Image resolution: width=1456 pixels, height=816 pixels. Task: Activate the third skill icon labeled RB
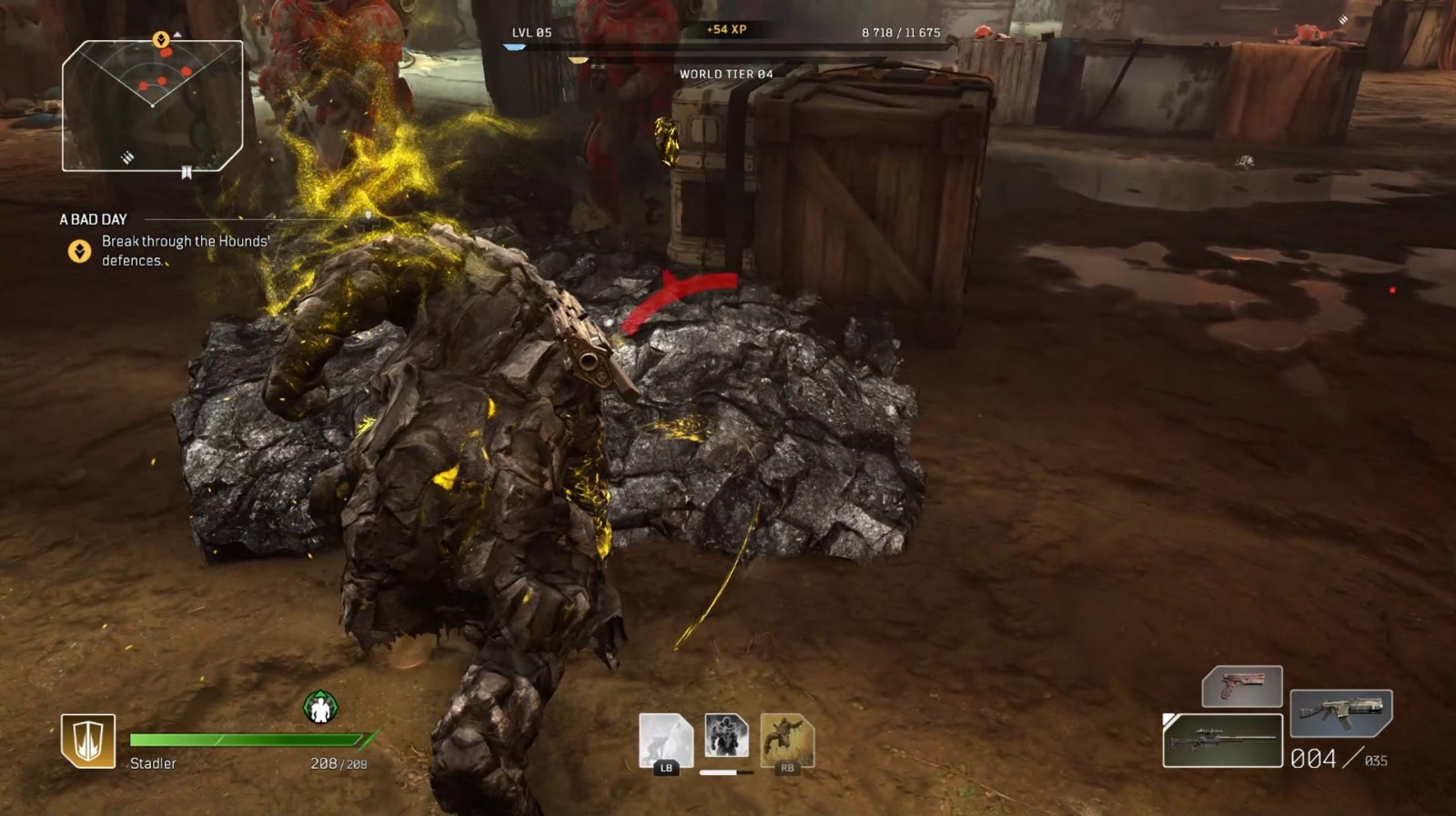pos(786,740)
